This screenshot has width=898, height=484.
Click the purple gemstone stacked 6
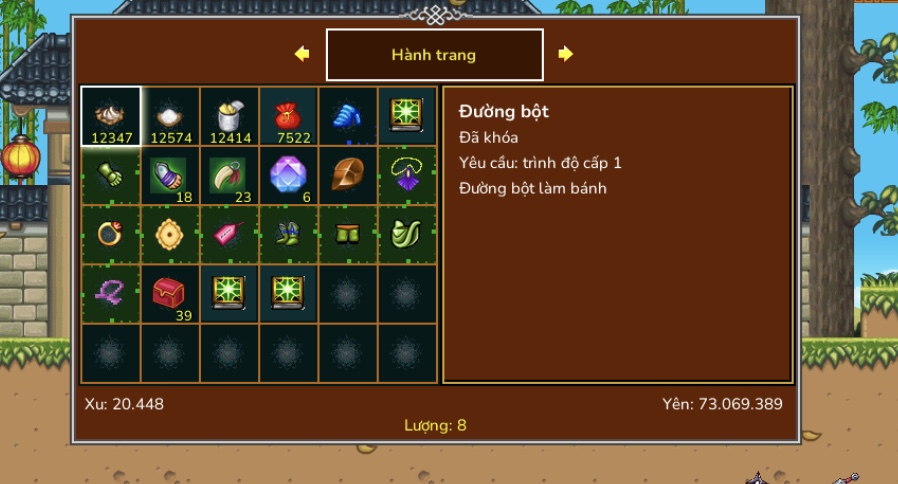[289, 175]
